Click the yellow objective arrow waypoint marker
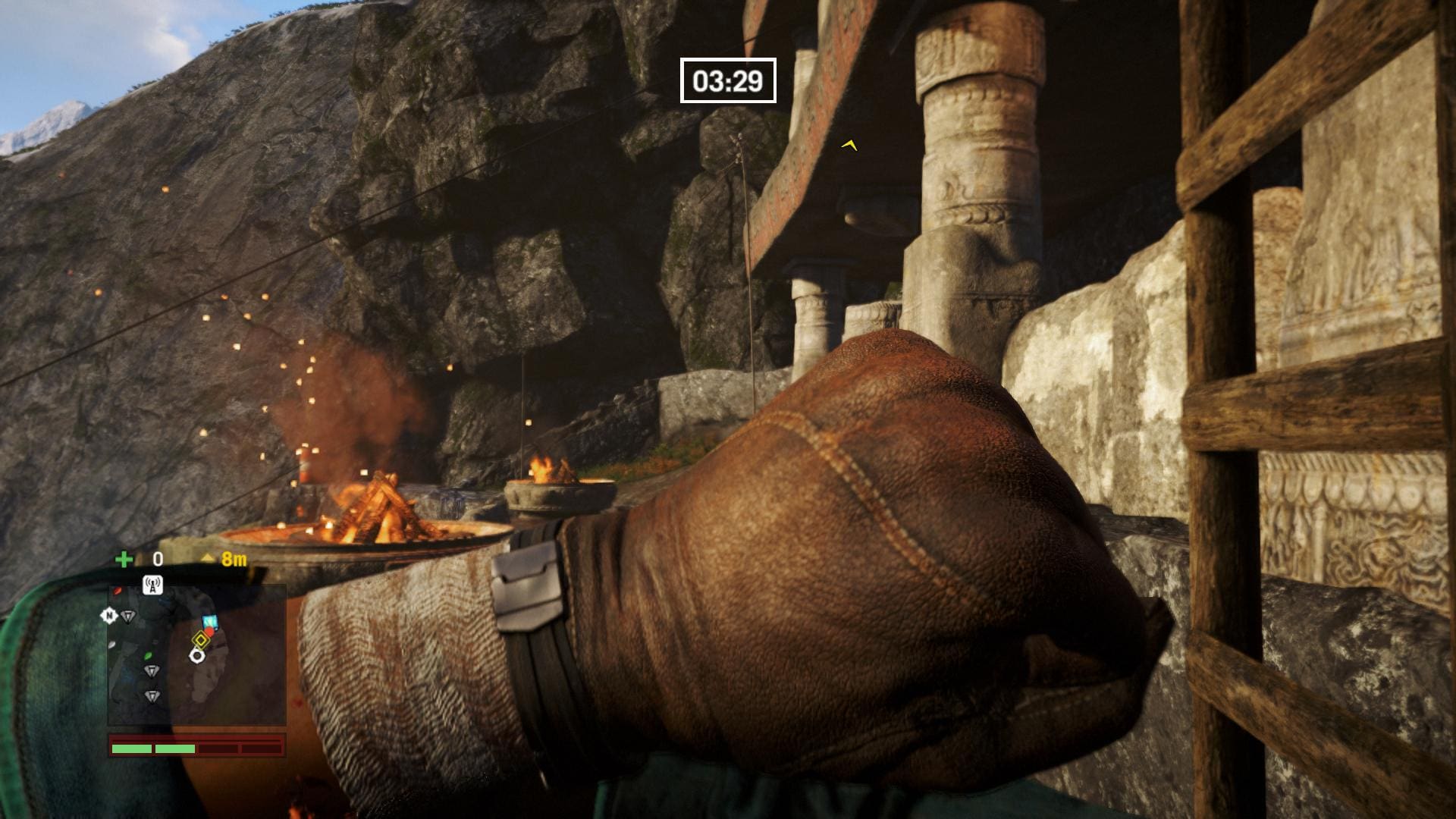 [849, 144]
